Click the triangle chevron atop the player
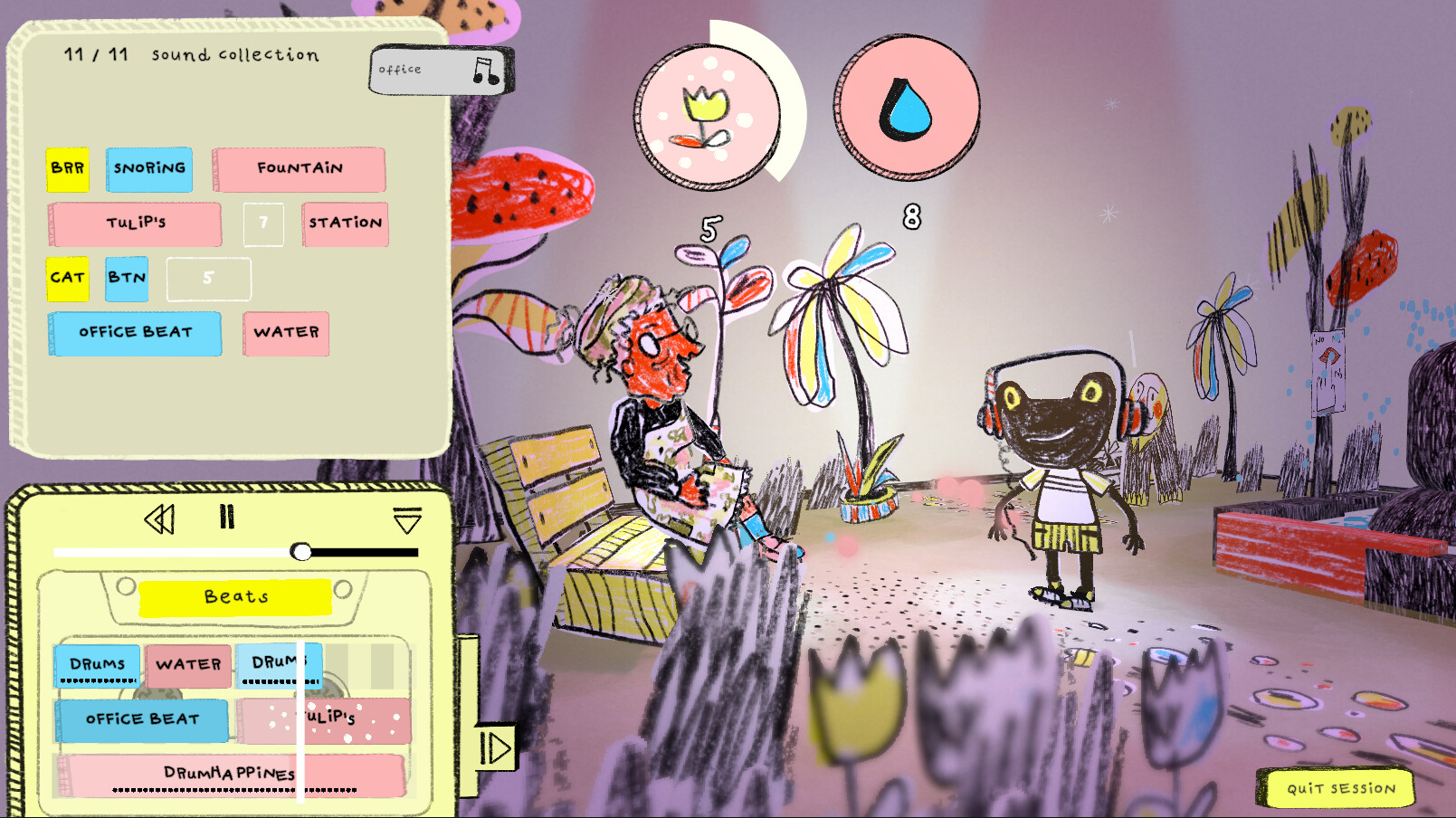 tap(406, 519)
